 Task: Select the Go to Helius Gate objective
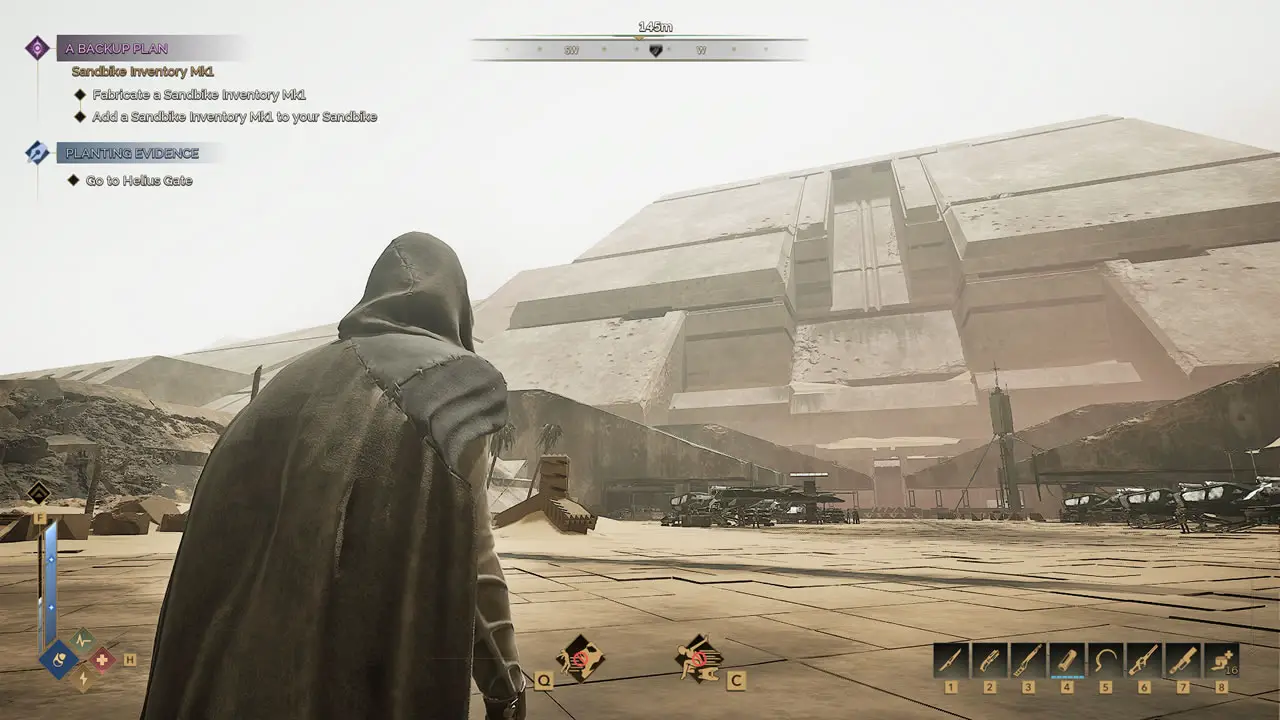click(139, 181)
